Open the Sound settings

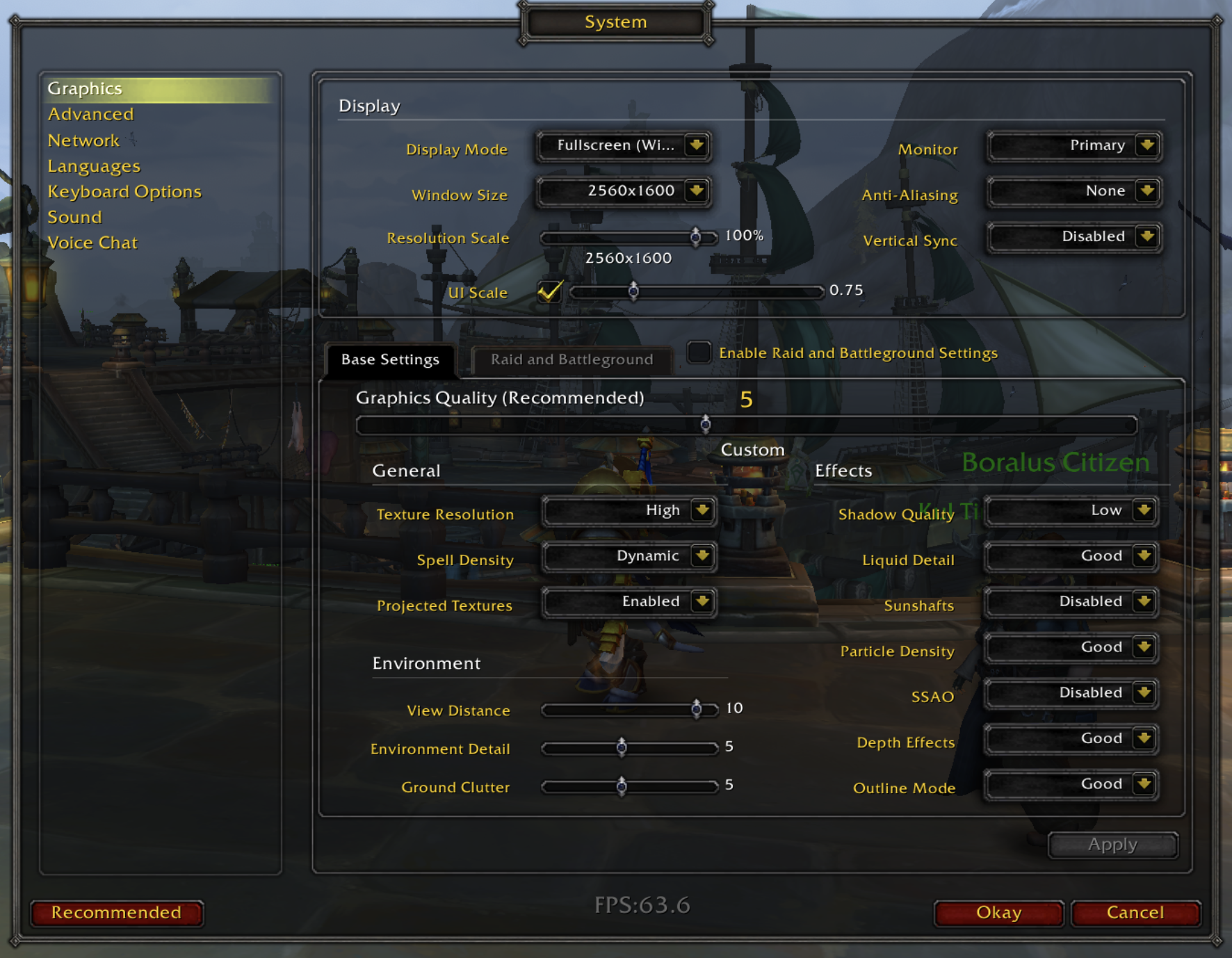coord(74,218)
